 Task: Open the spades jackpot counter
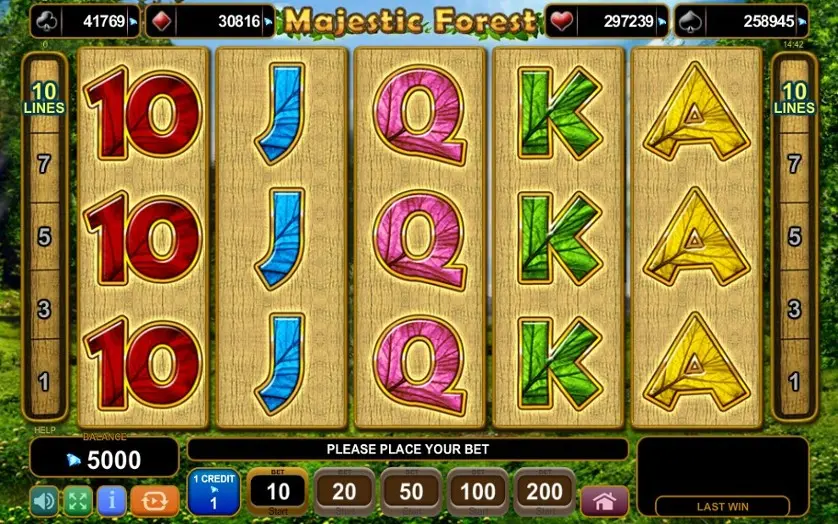coord(742,20)
